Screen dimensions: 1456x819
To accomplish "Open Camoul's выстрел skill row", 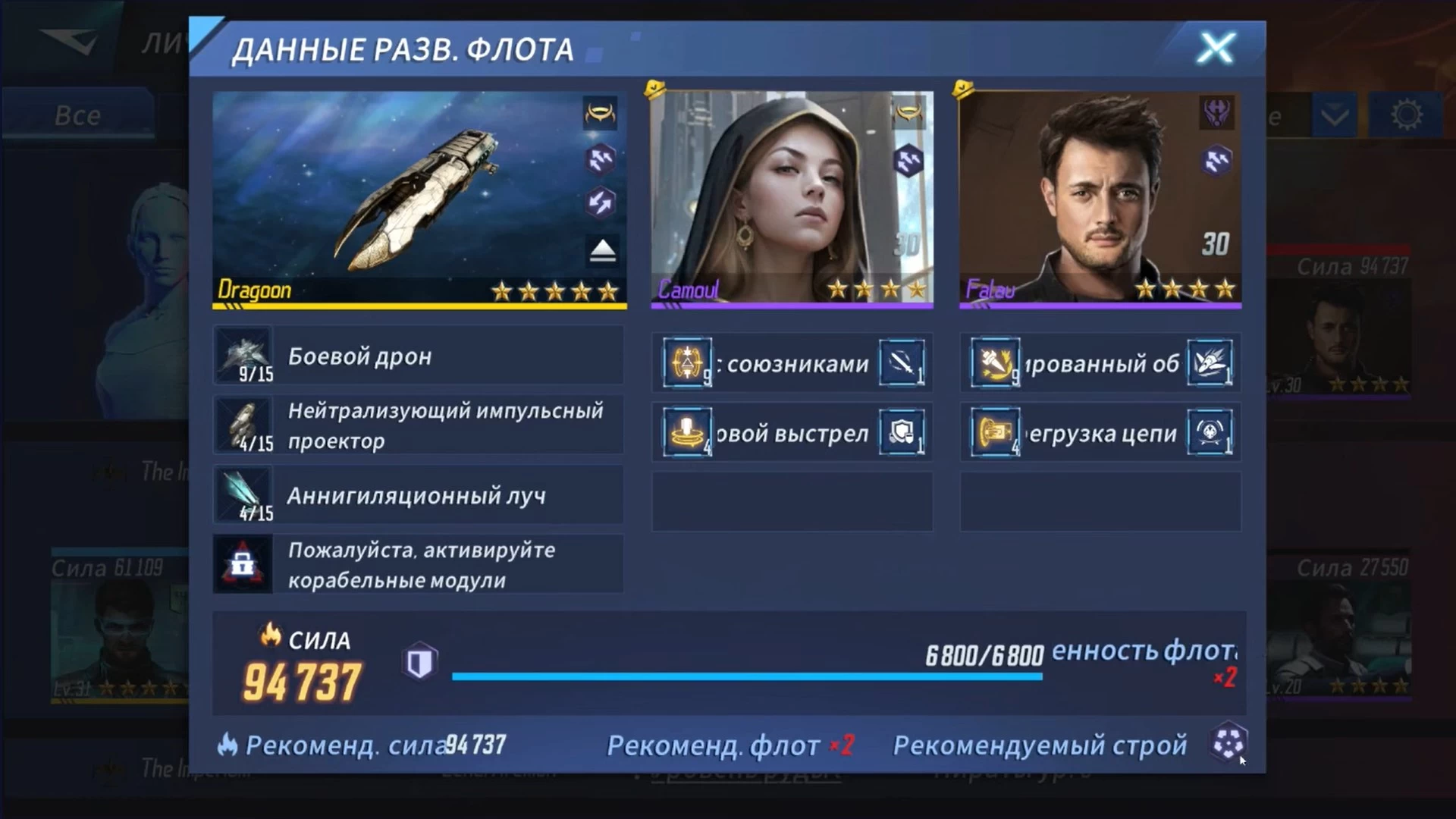I will 792,433.
